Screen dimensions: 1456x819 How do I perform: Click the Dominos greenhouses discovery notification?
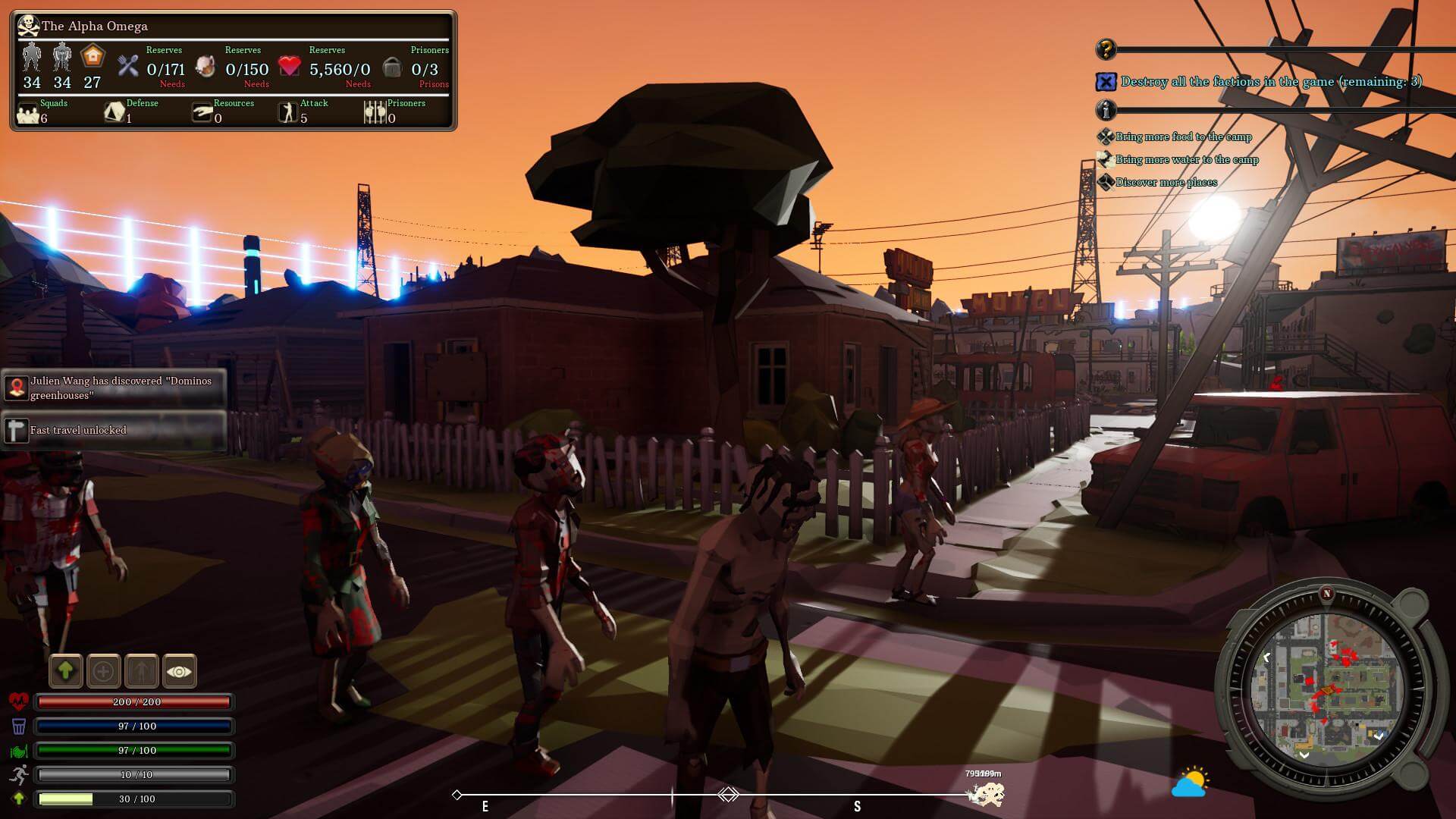[x=114, y=388]
